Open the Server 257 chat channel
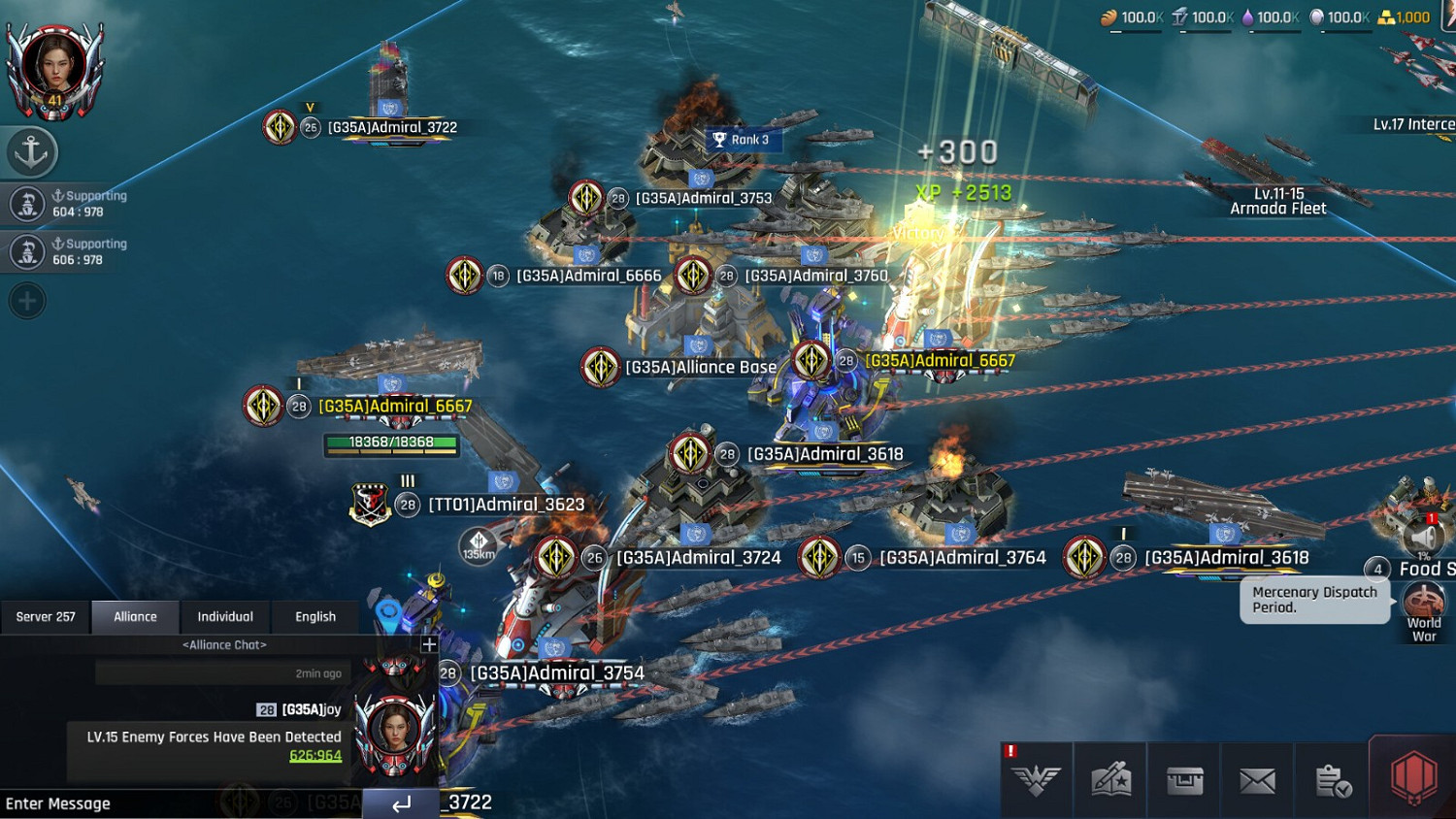1456x819 pixels. (45, 616)
